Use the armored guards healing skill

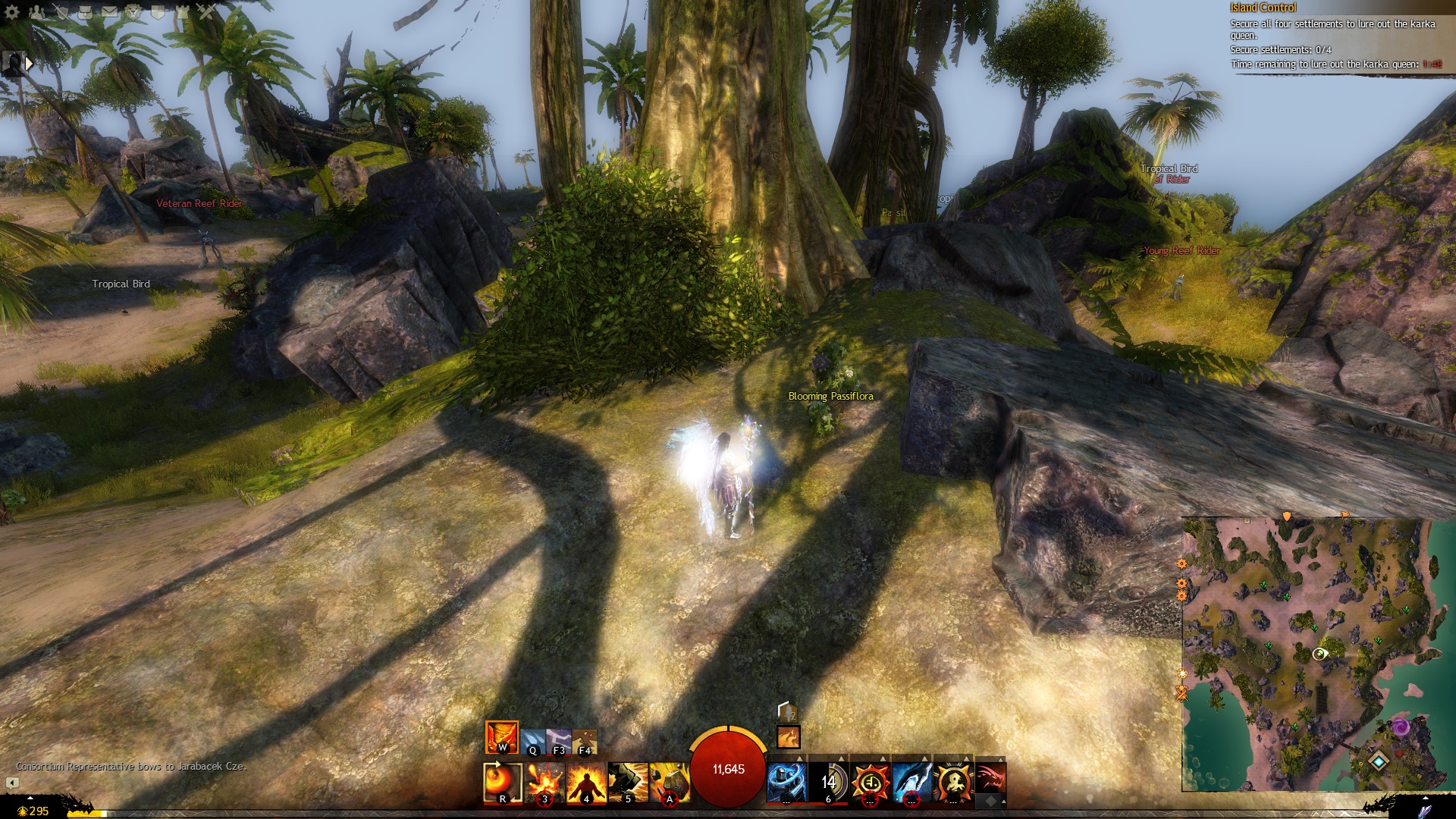click(x=786, y=782)
